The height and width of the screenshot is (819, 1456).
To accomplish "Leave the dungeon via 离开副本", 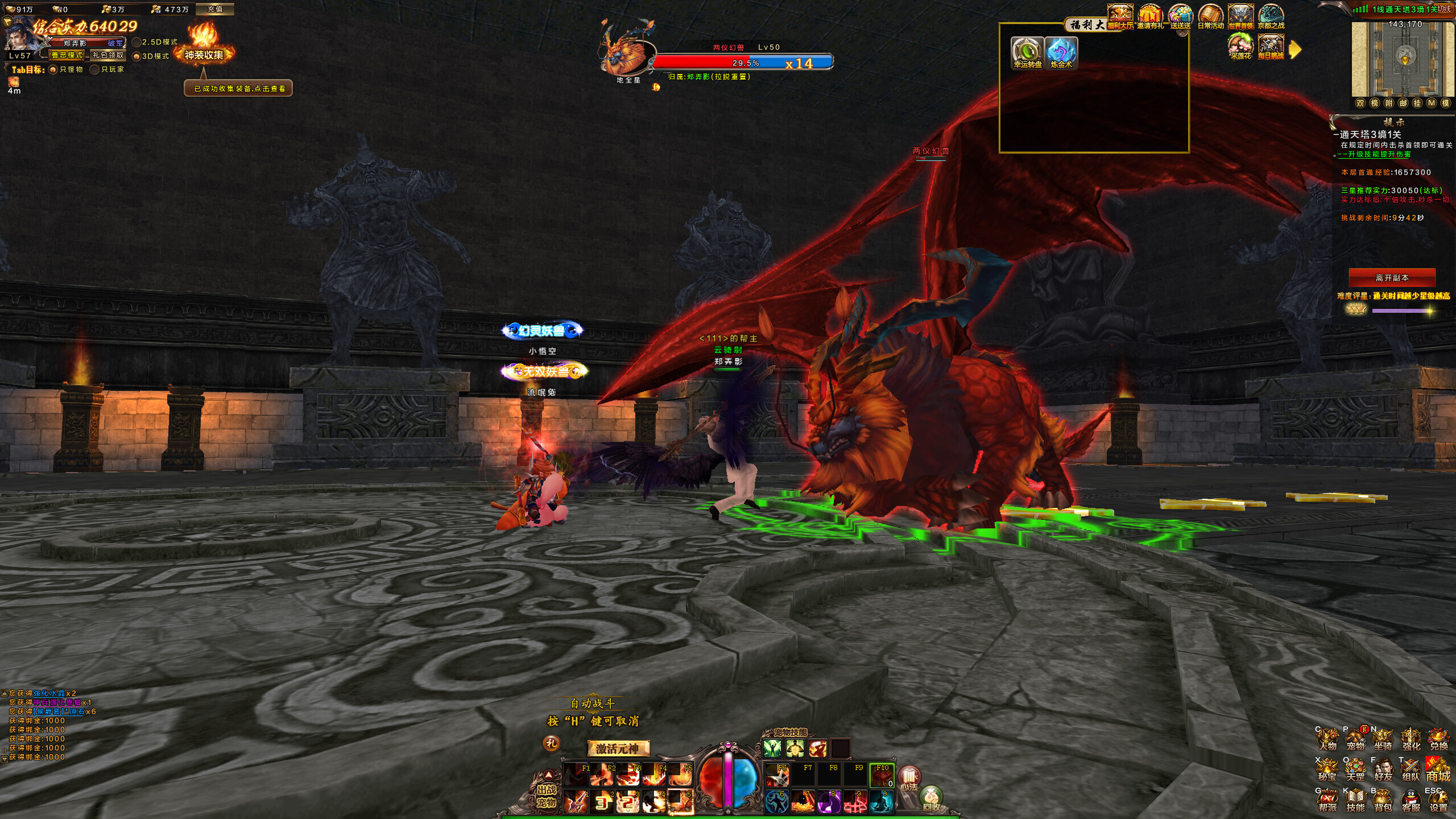I will point(1392,278).
